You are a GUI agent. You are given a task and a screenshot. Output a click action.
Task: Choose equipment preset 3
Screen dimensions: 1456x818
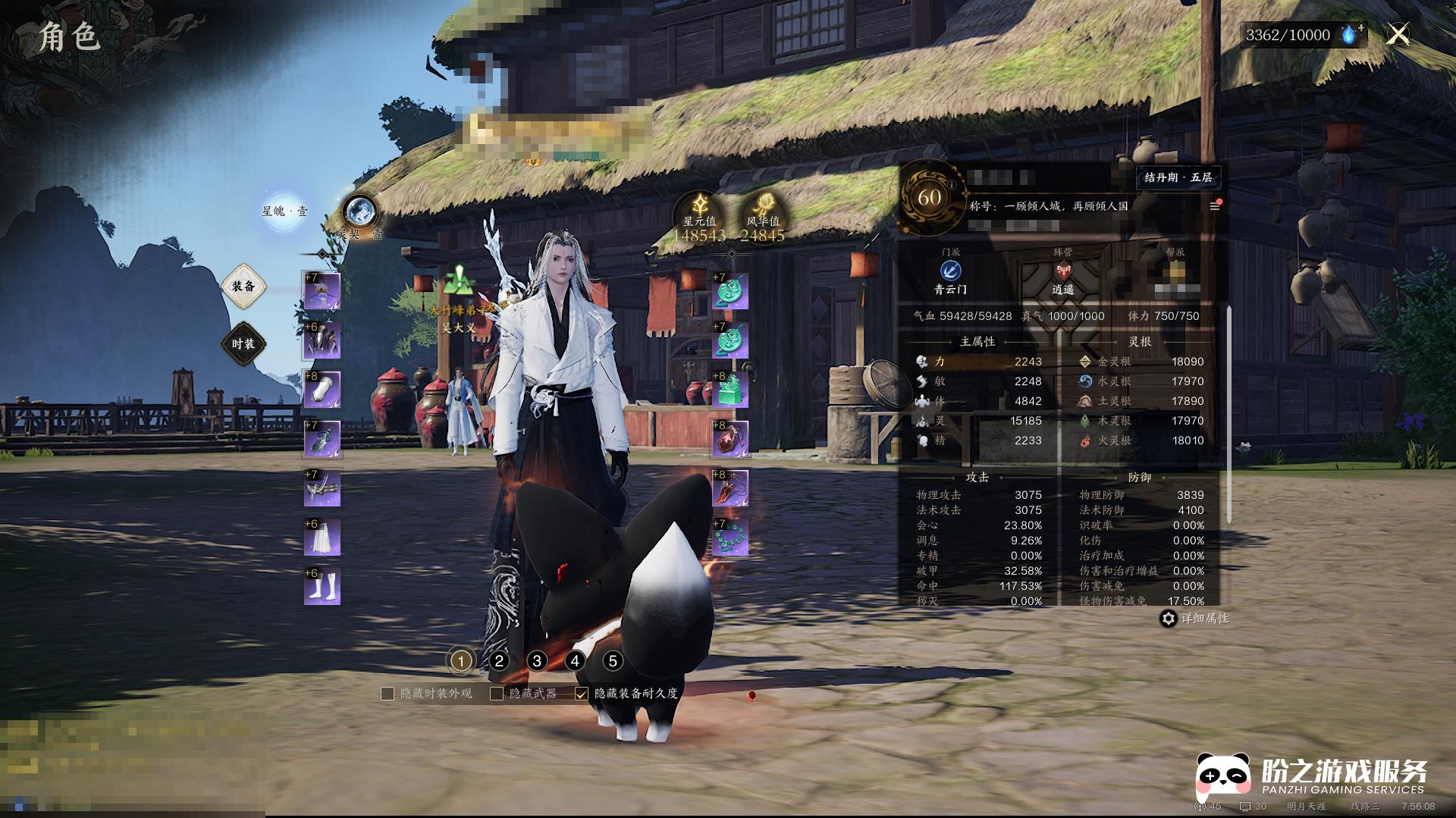537,661
